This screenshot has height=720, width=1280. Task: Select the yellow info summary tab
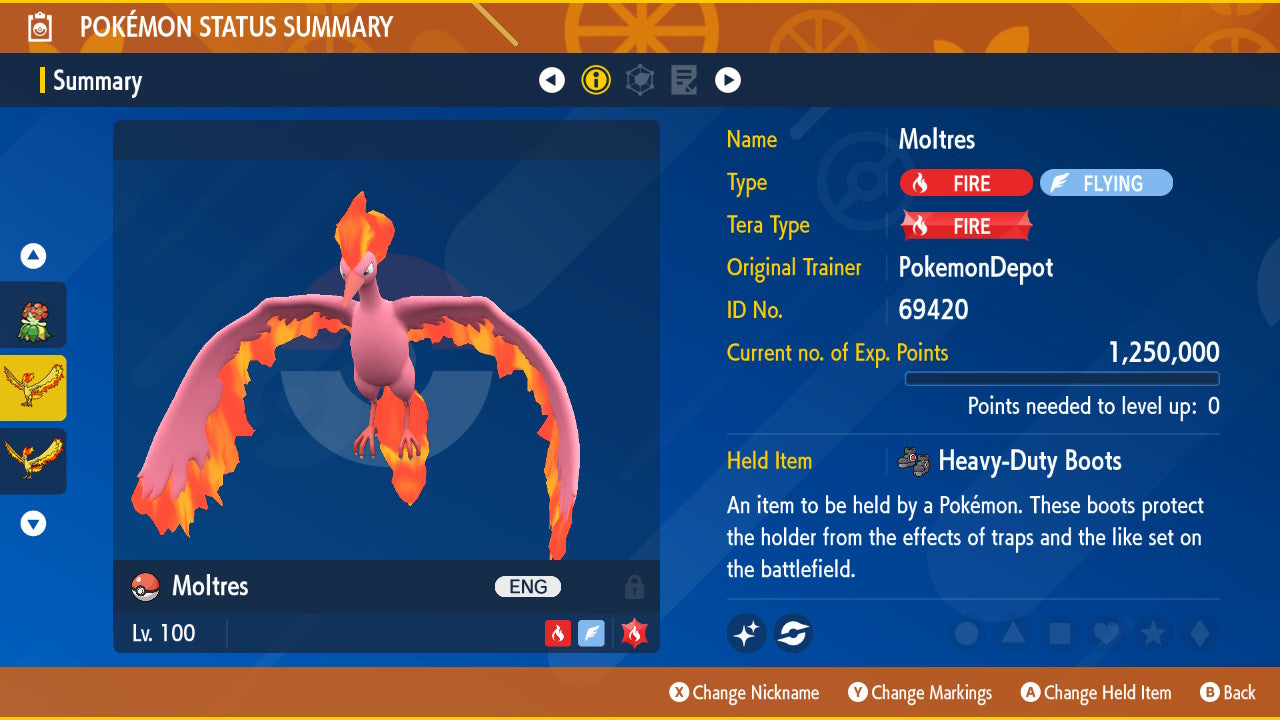pos(596,80)
